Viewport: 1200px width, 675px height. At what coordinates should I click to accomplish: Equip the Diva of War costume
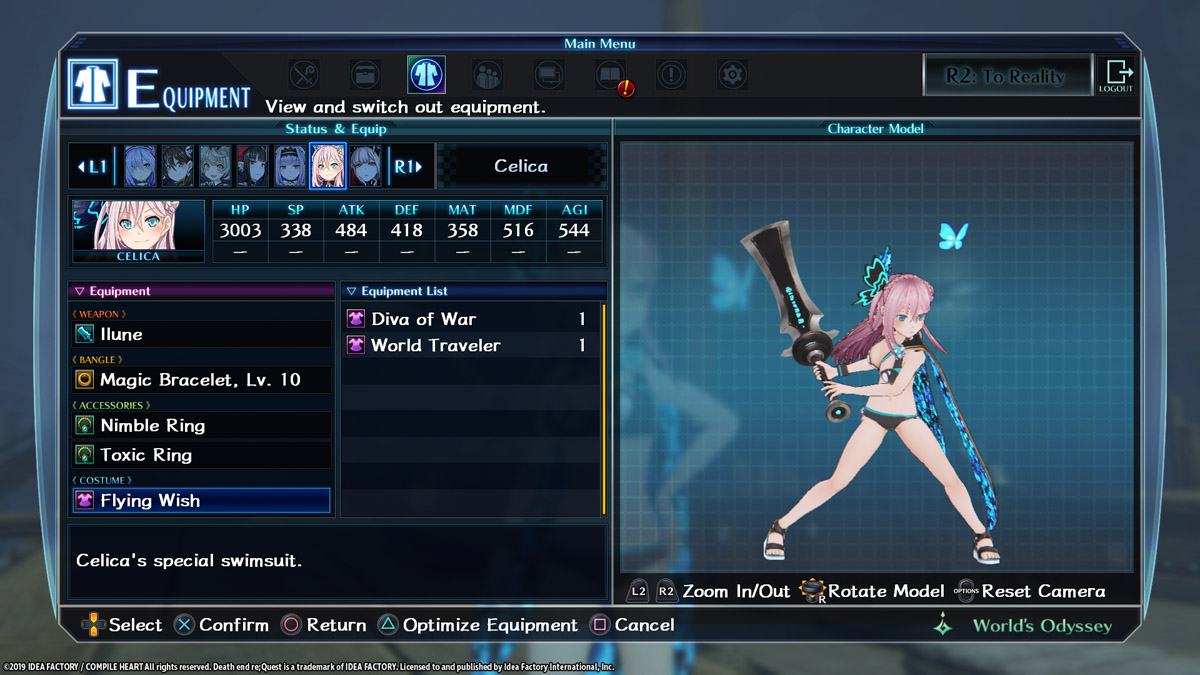coord(470,319)
